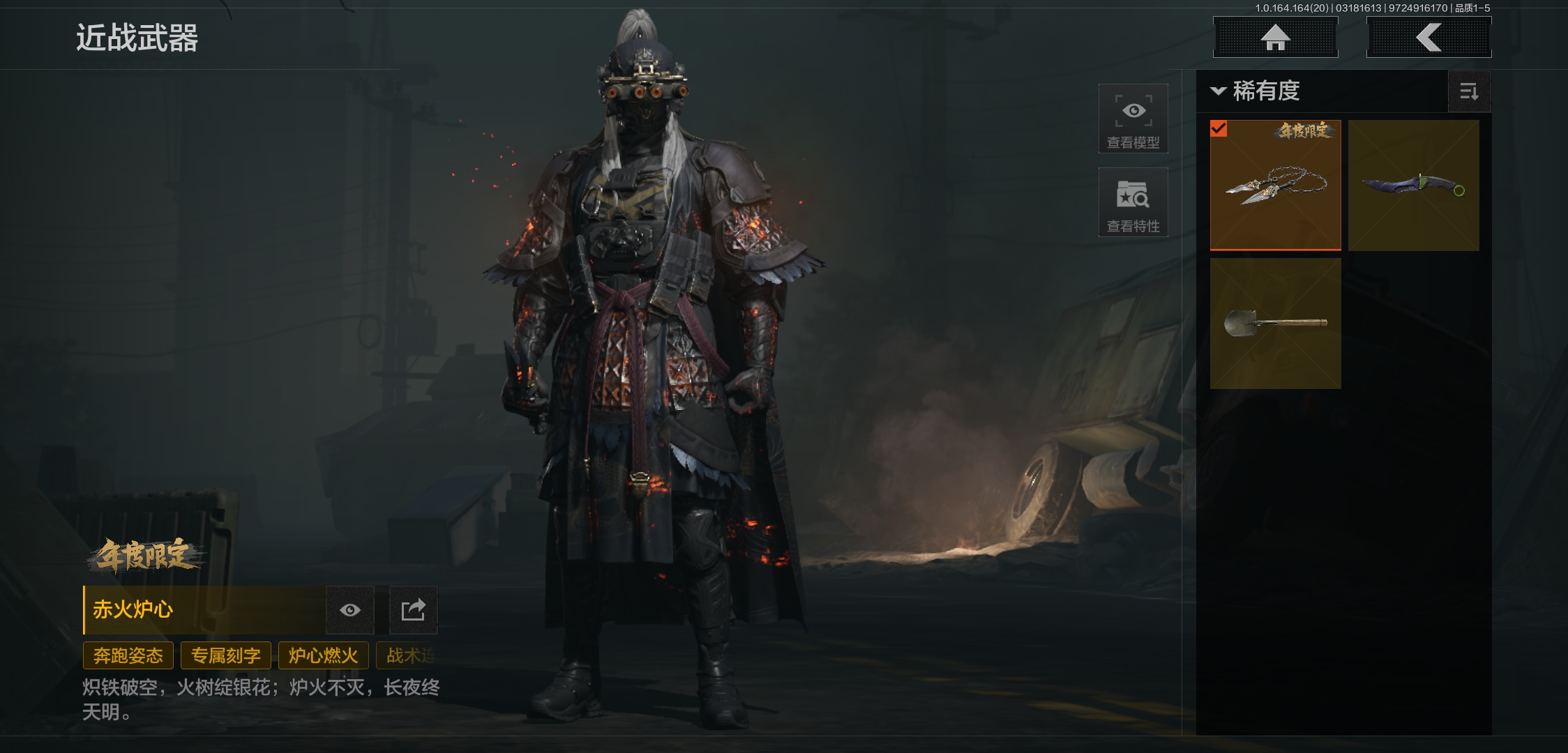
Task: Select the shovel melee weapon
Action: [1275, 323]
